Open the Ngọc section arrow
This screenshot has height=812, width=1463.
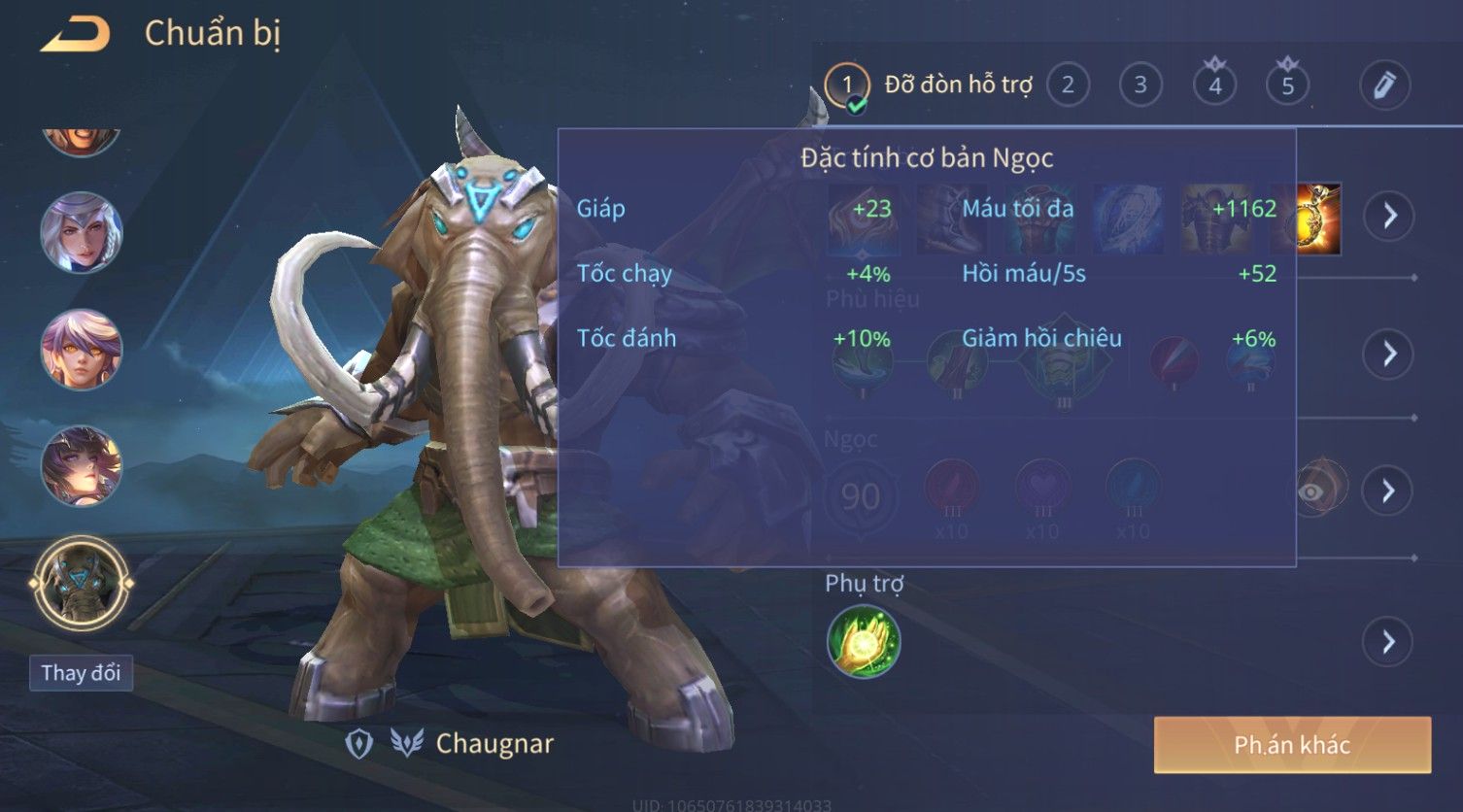pyautogui.click(x=1389, y=491)
